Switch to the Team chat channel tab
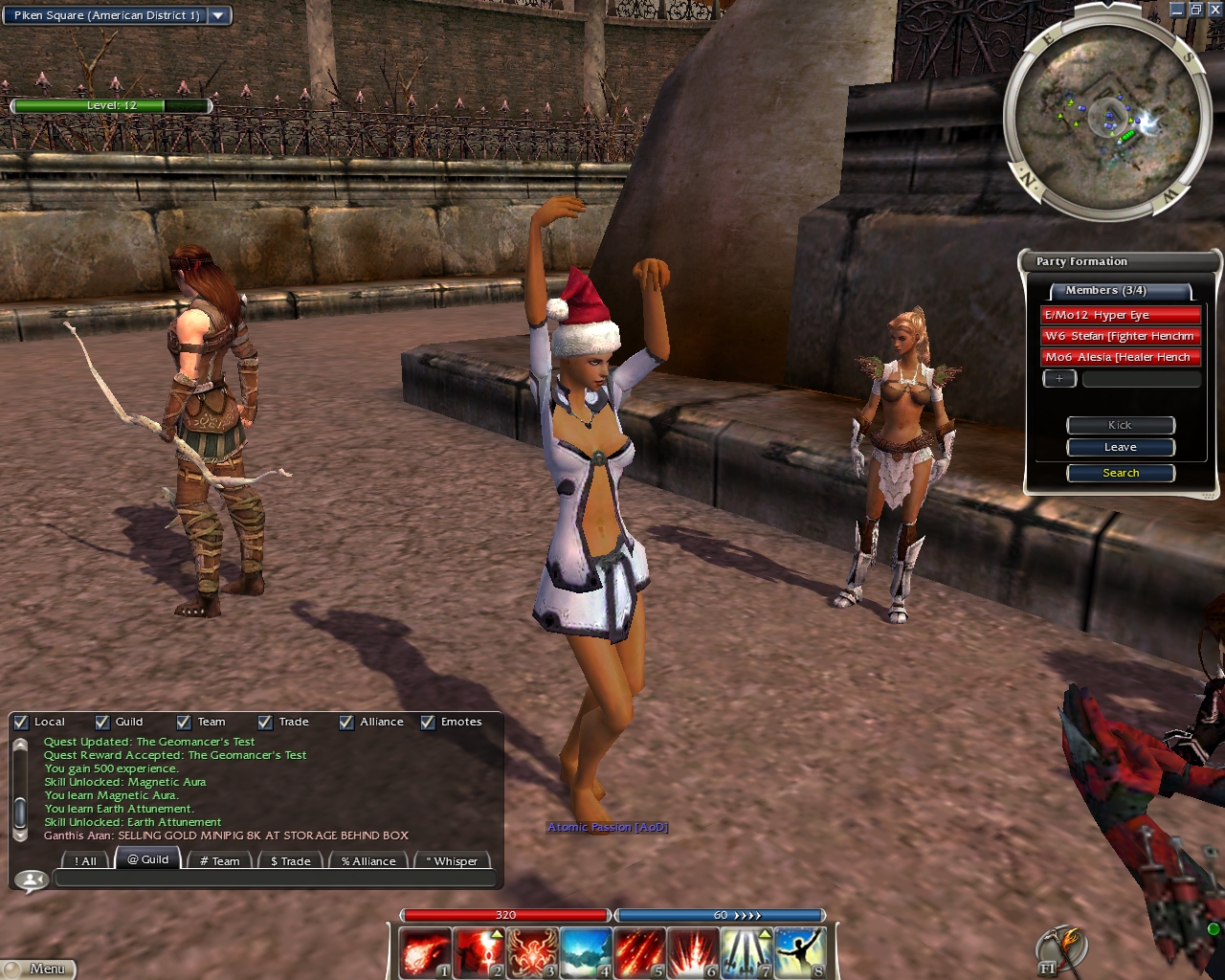This screenshot has width=1225, height=980. (219, 861)
